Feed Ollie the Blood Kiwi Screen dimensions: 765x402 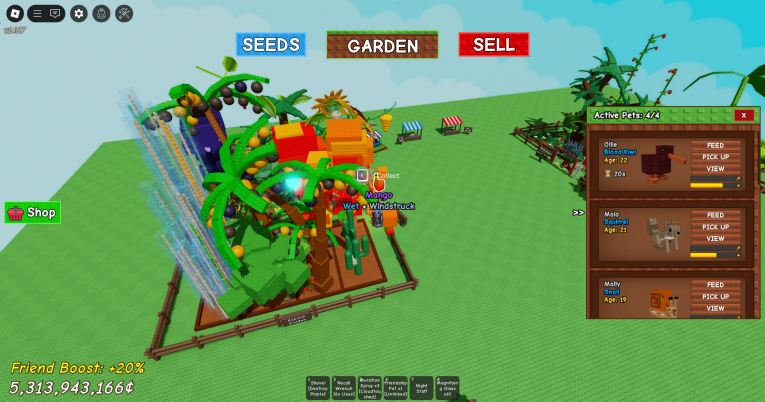715,145
